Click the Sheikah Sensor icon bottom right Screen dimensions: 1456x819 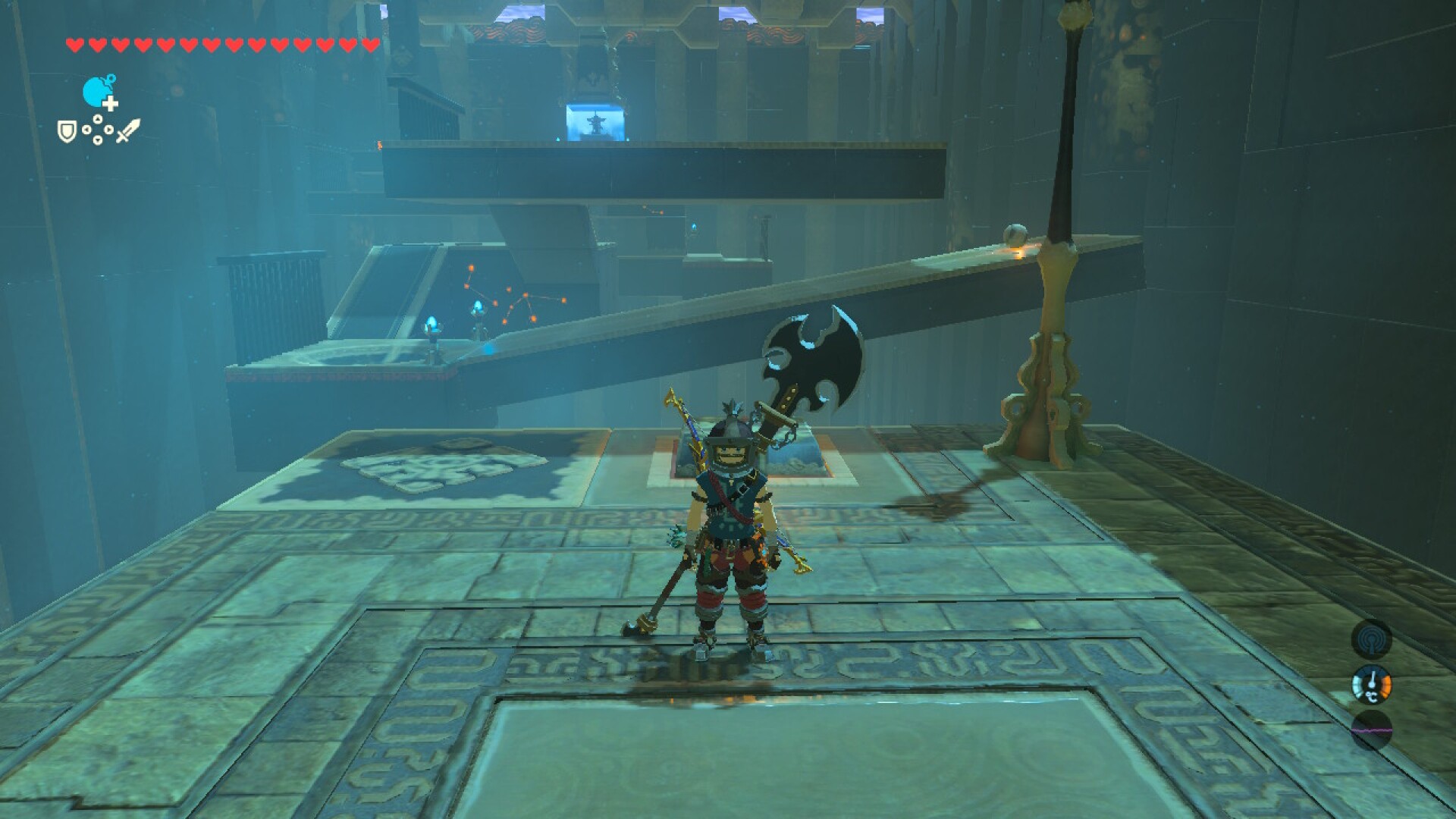click(x=1373, y=640)
